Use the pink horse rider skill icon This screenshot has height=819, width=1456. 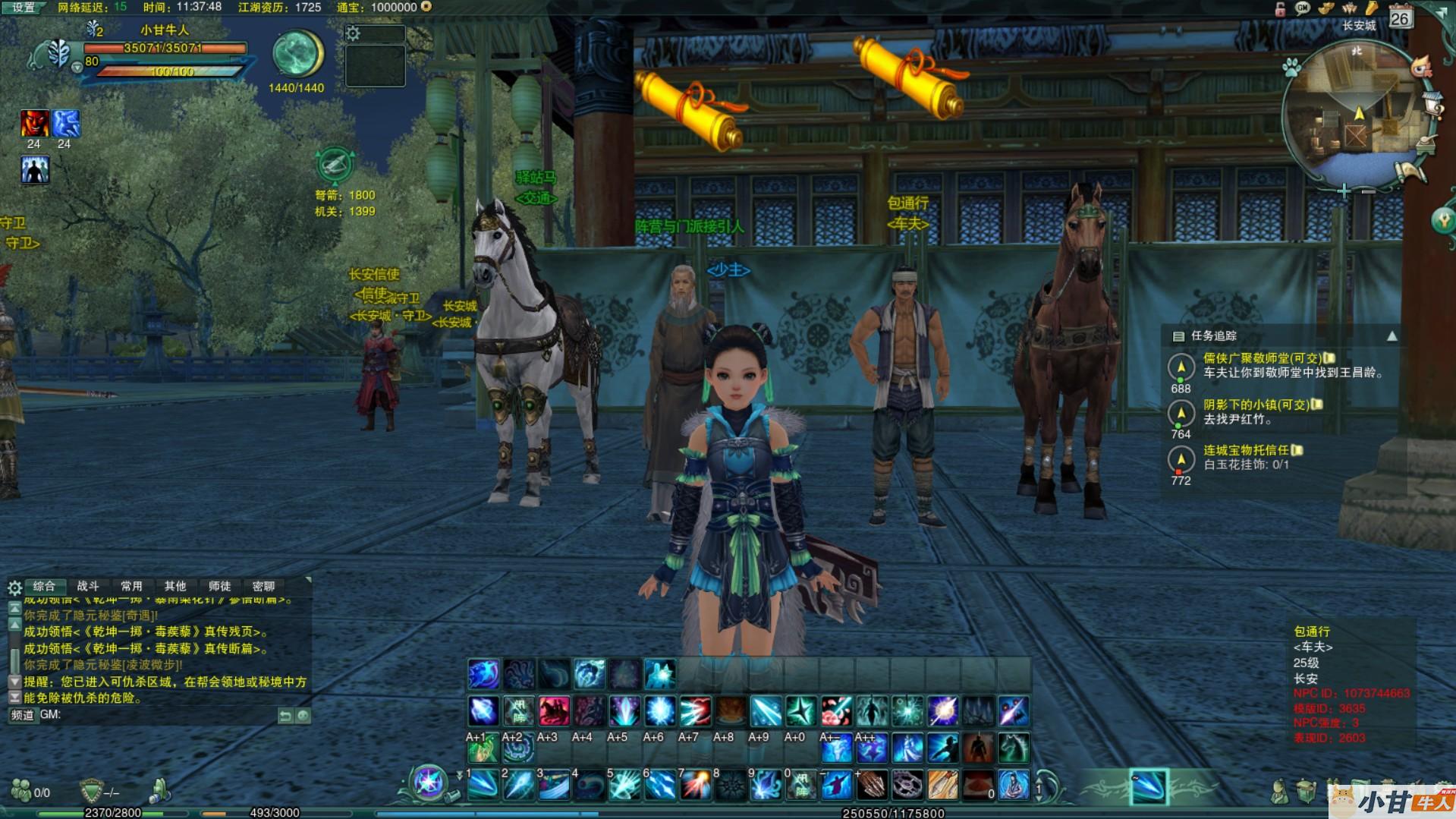pyautogui.click(x=554, y=711)
